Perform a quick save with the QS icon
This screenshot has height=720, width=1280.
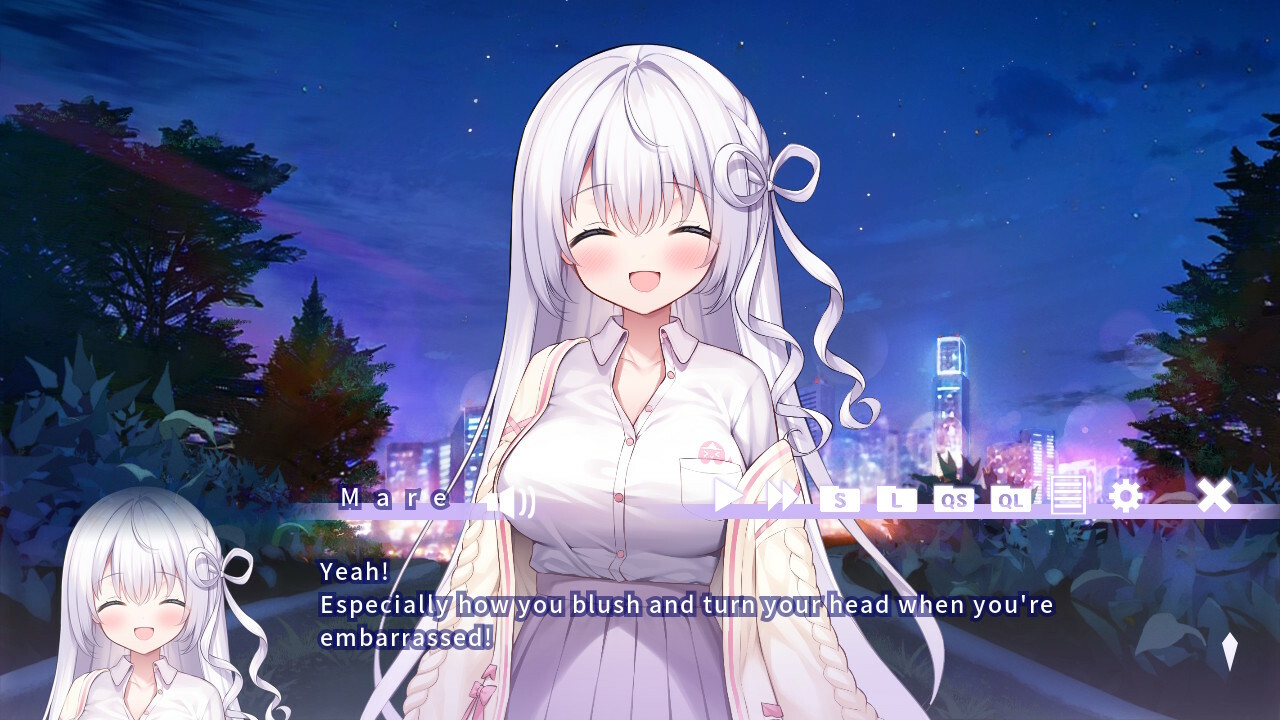click(x=953, y=500)
